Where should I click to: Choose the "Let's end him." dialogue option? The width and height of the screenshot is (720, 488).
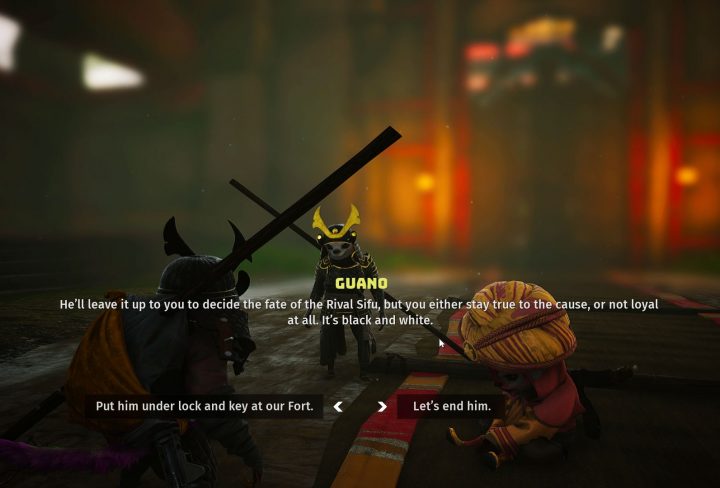click(451, 406)
